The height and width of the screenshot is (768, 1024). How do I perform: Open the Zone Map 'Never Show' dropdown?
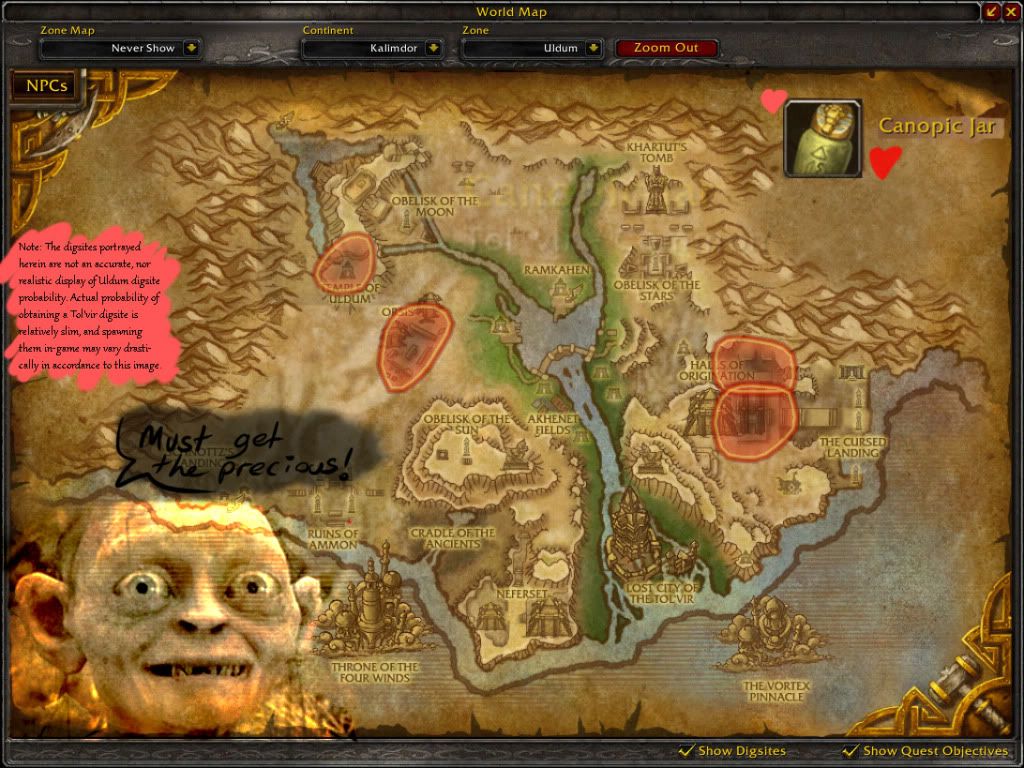pos(191,48)
